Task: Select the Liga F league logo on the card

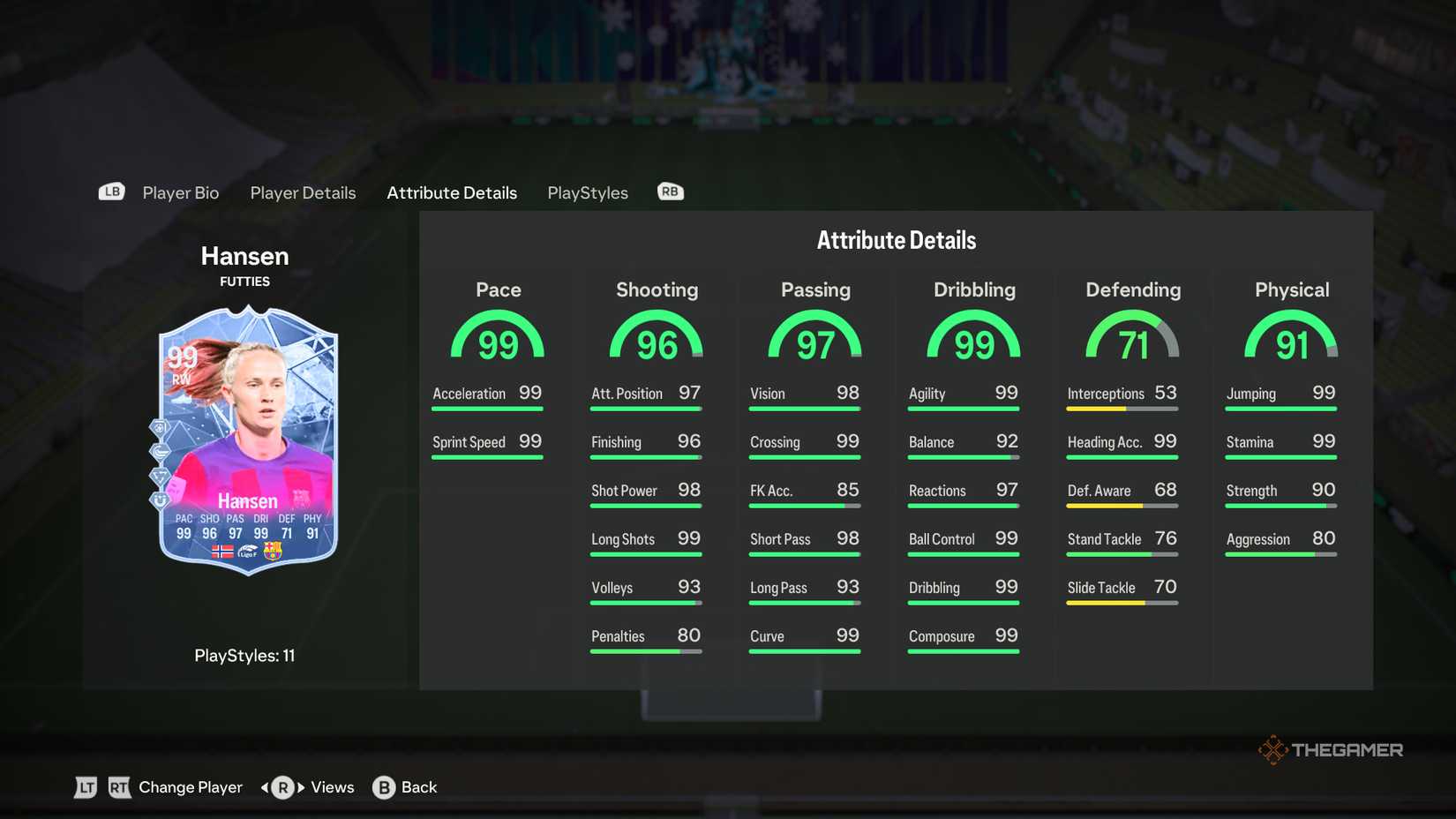Action: 248,551
